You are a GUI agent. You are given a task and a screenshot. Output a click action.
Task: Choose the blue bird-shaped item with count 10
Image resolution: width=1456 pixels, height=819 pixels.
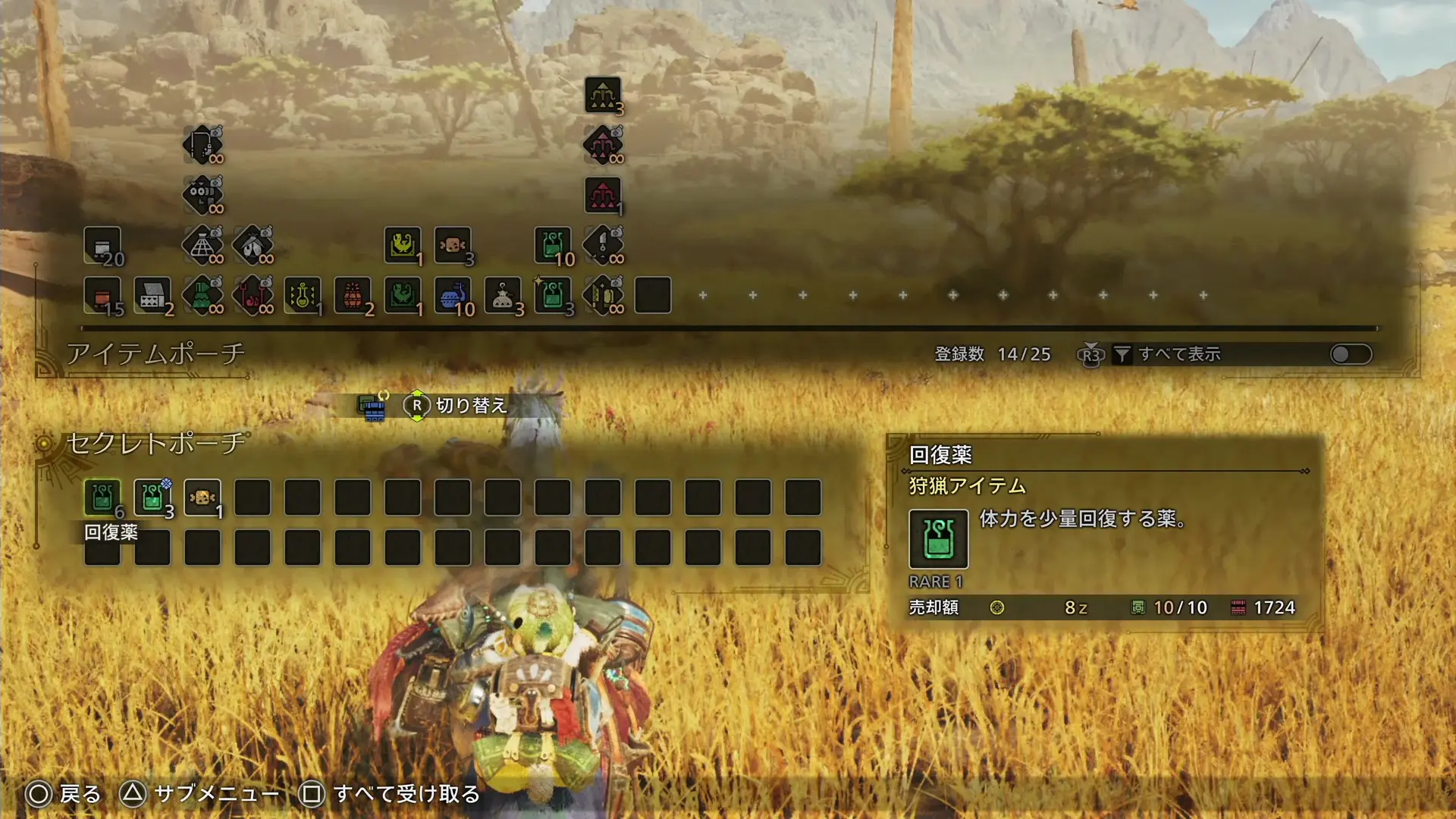[x=453, y=295]
